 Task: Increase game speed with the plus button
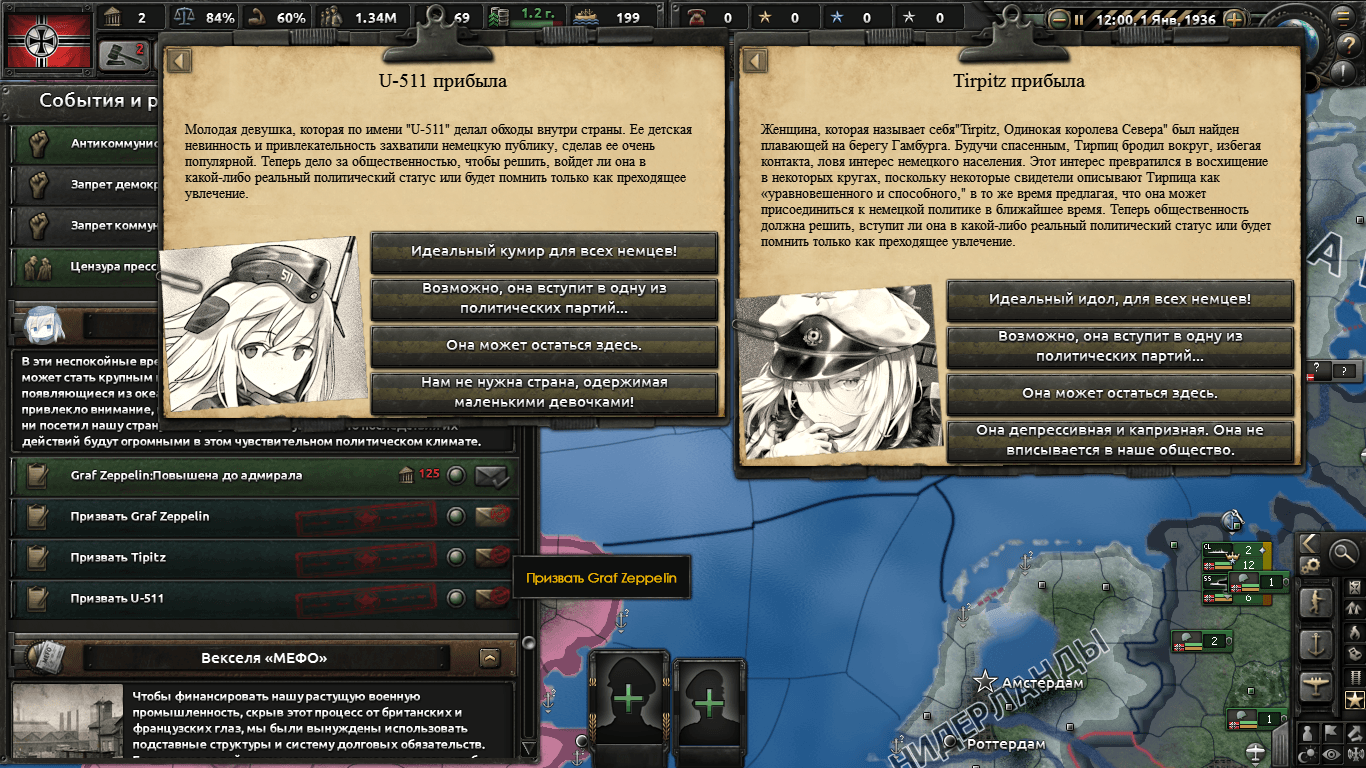(1235, 19)
